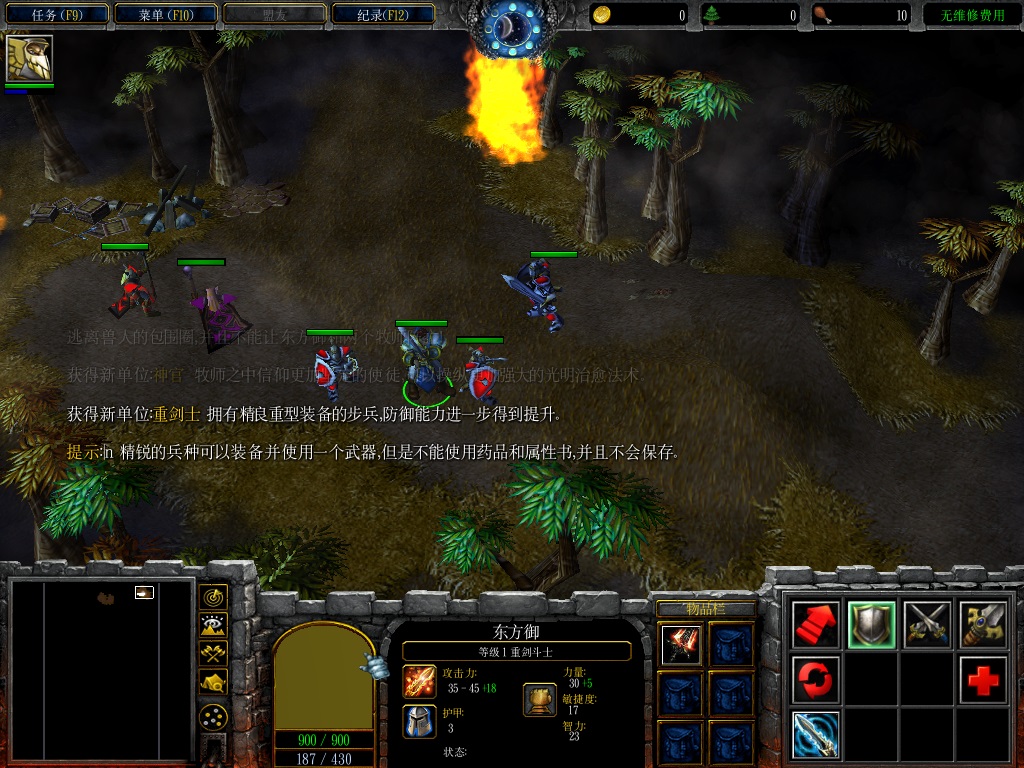Click the red arrow move command
1024x768 pixels.
click(816, 625)
